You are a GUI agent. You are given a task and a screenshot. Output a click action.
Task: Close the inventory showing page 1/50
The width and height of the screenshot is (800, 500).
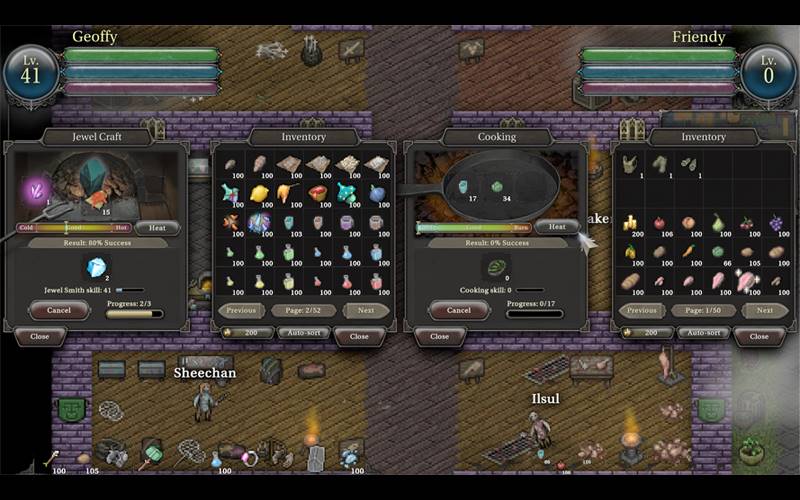point(758,336)
